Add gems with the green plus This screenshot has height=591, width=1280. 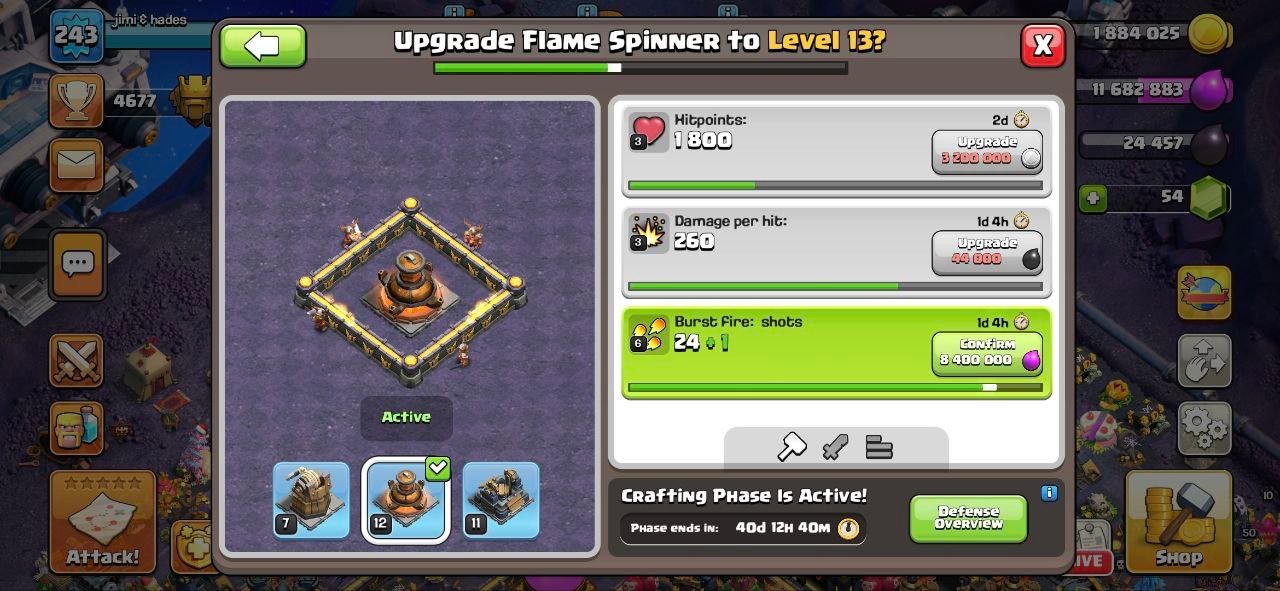pyautogui.click(x=1093, y=198)
